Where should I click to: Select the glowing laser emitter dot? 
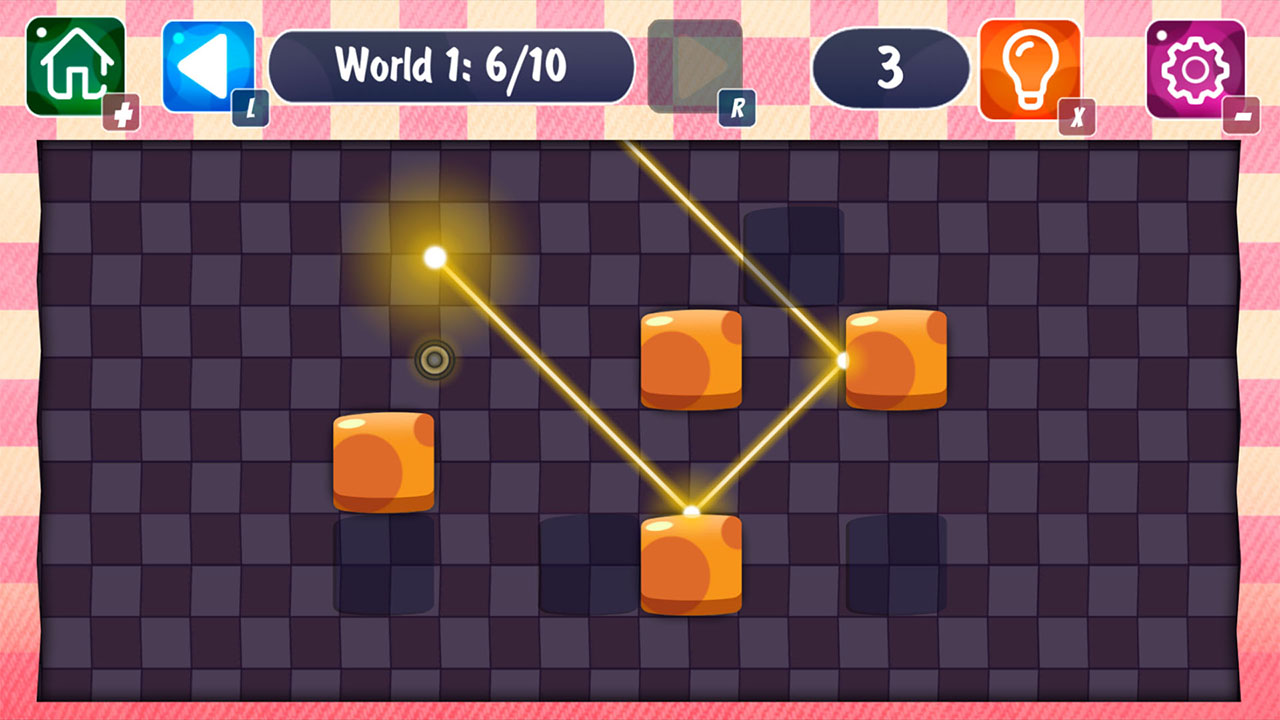pos(434,258)
